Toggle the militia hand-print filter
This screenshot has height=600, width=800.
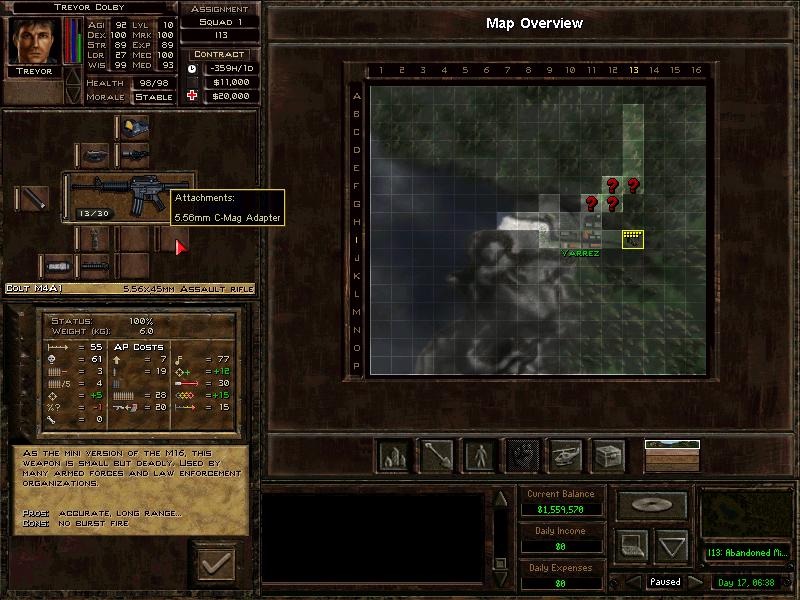(x=521, y=456)
